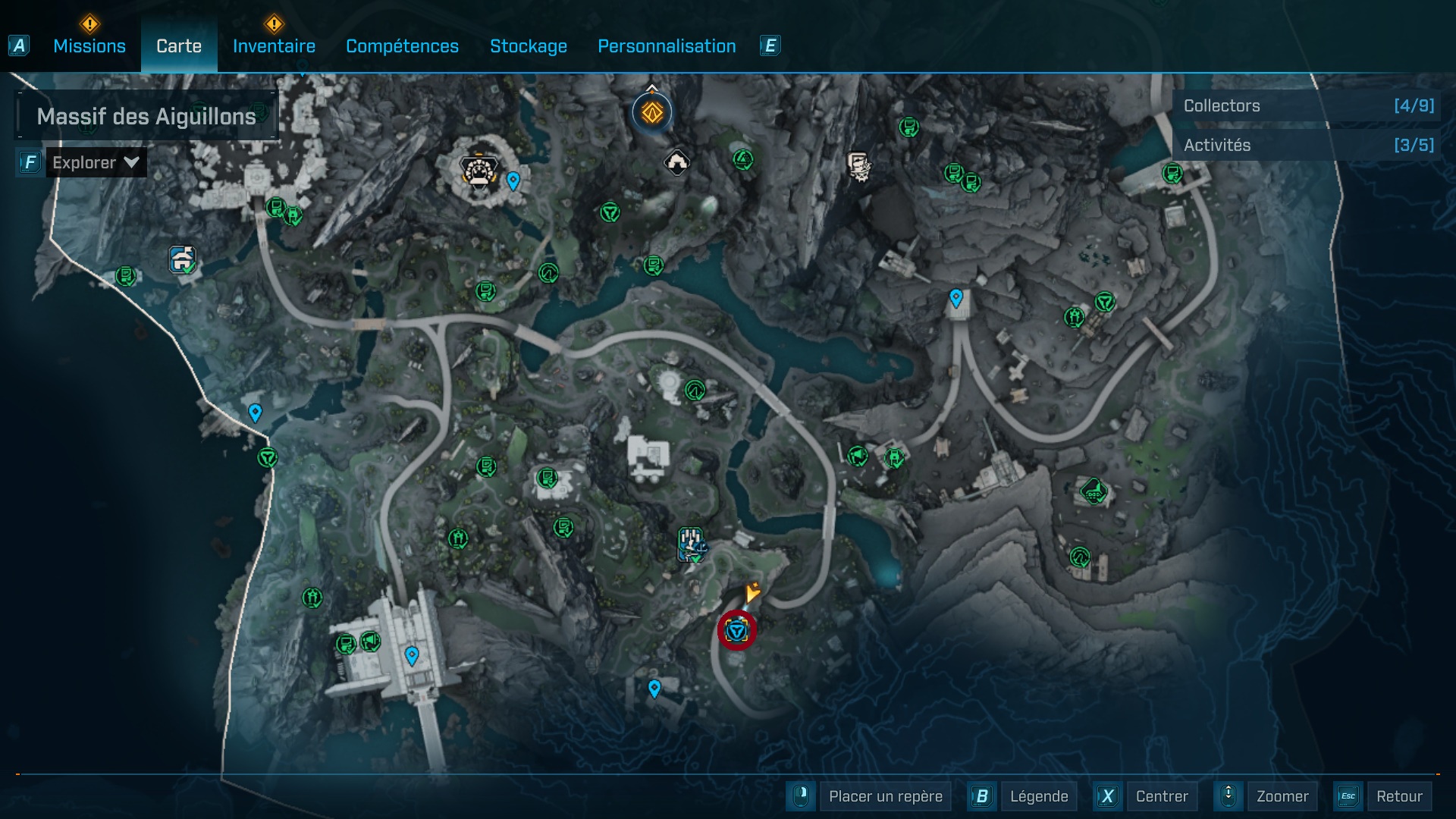The width and height of the screenshot is (1456, 819).
Task: Choose the Placer un repère option
Action: pos(885,796)
